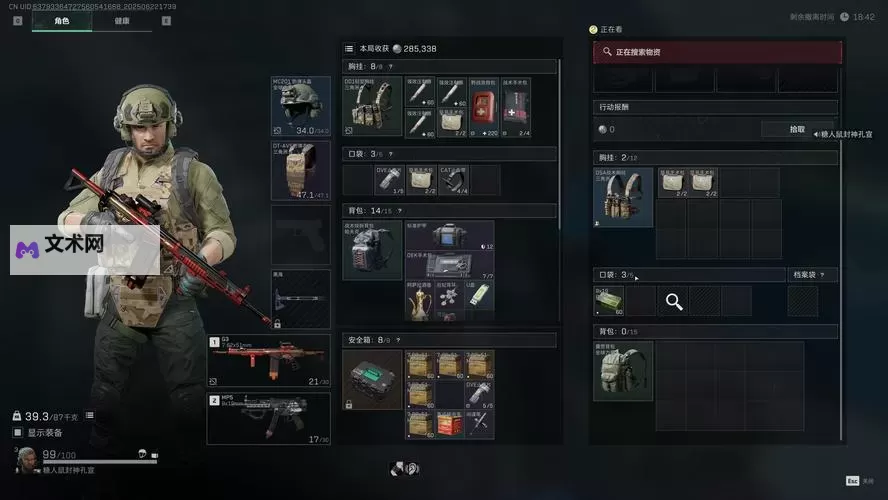Screen dimensions: 888x500
Task: Click the white USB drive item
Action: coord(478,294)
